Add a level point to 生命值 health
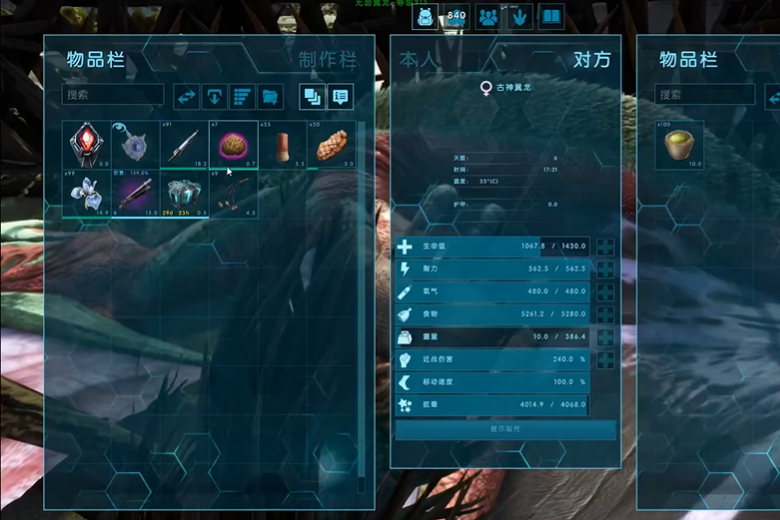Viewport: 780px width, 520px height. [x=606, y=247]
